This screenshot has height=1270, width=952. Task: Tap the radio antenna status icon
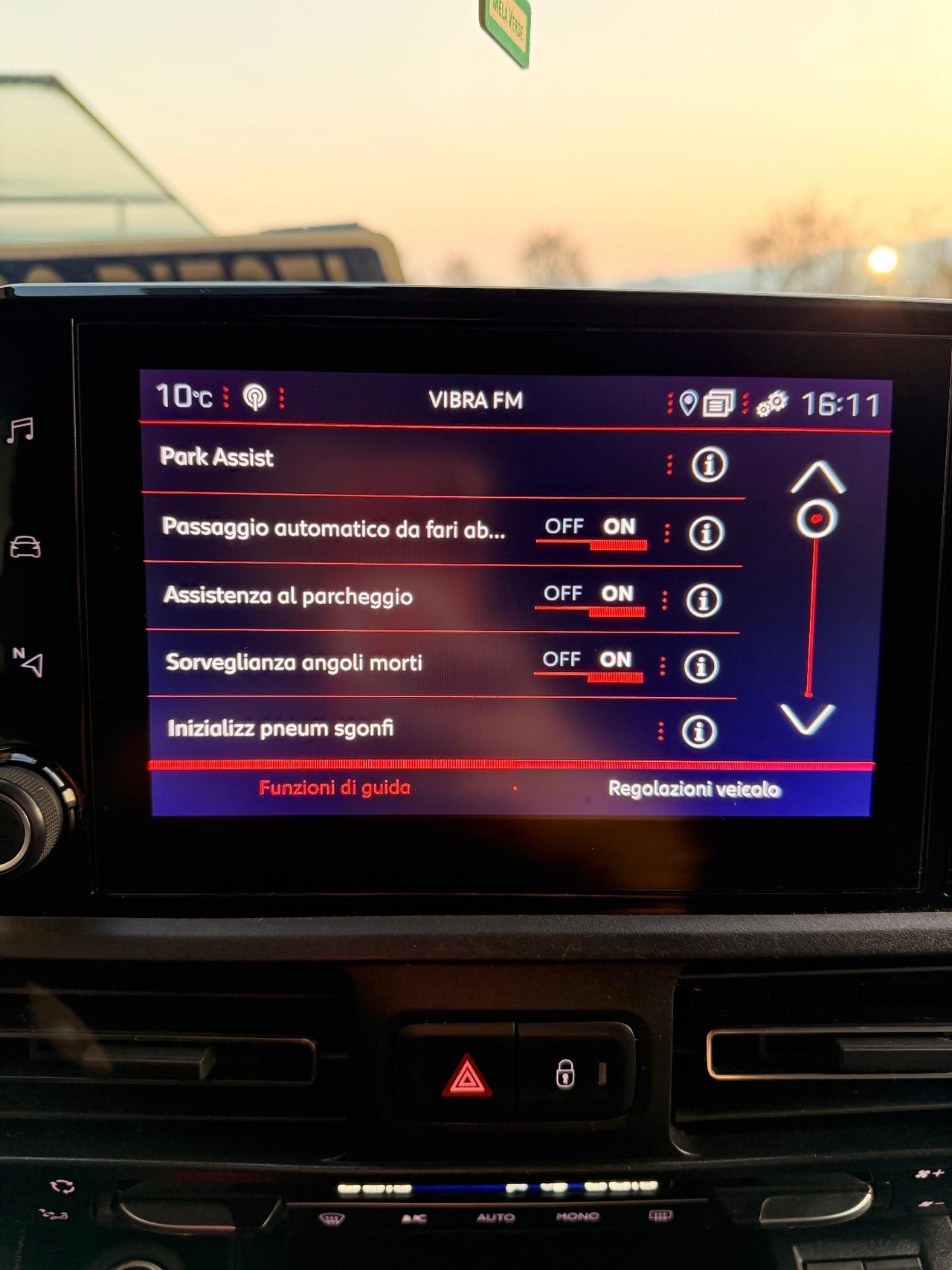pyautogui.click(x=254, y=400)
